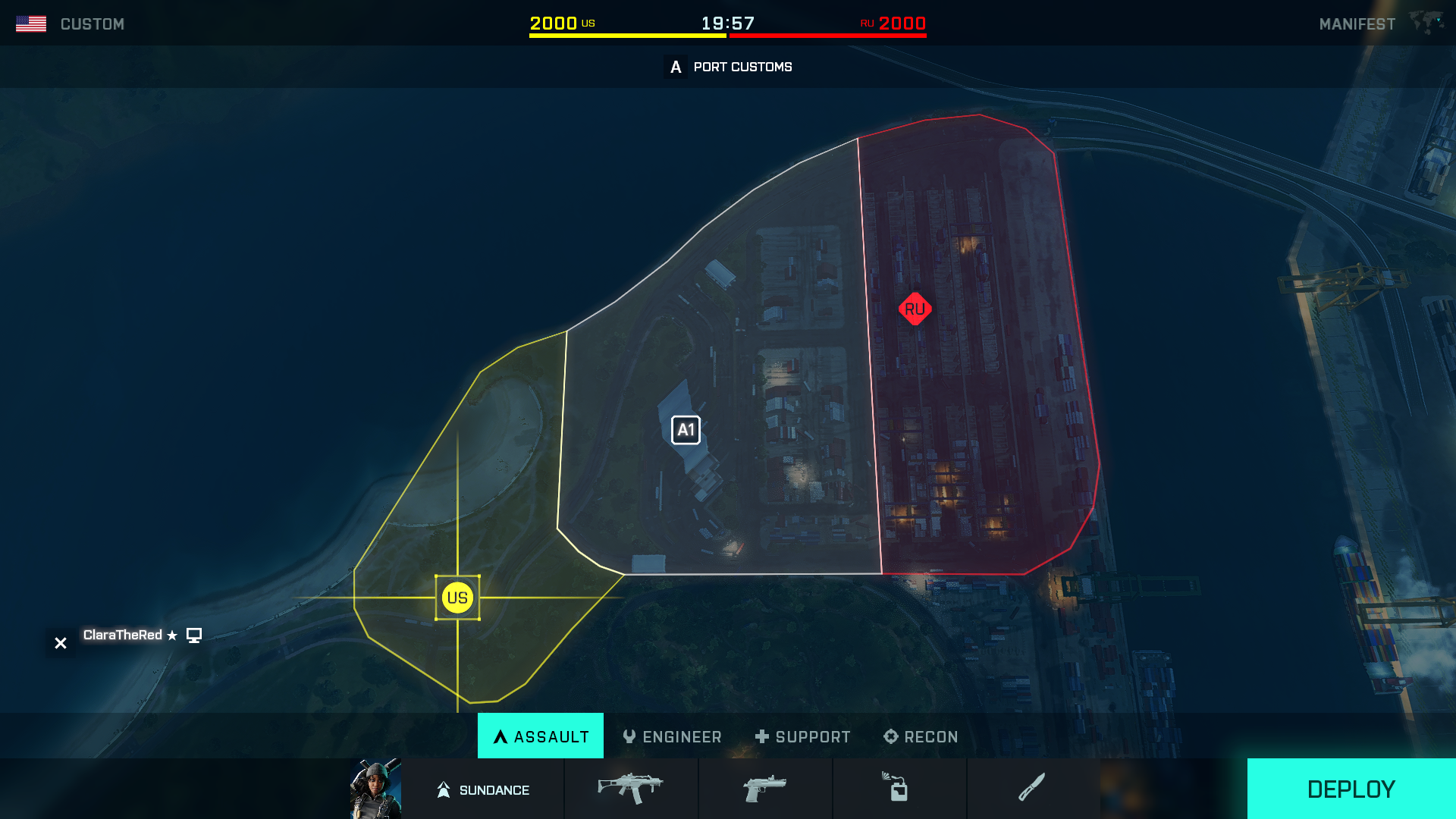
Task: Open the sidearm pistol slot
Action: click(764, 789)
